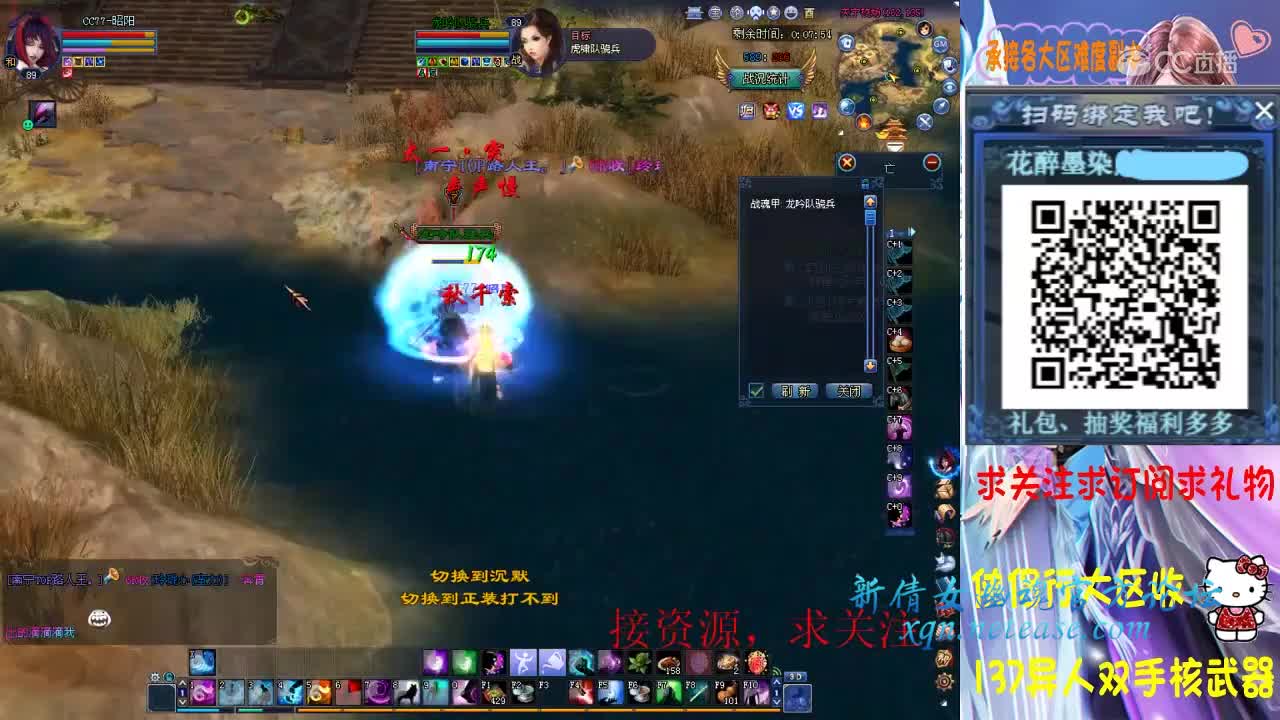This screenshot has width=1280, height=720.
Task: Click the flame event icon under the minimap
Action: click(x=862, y=122)
